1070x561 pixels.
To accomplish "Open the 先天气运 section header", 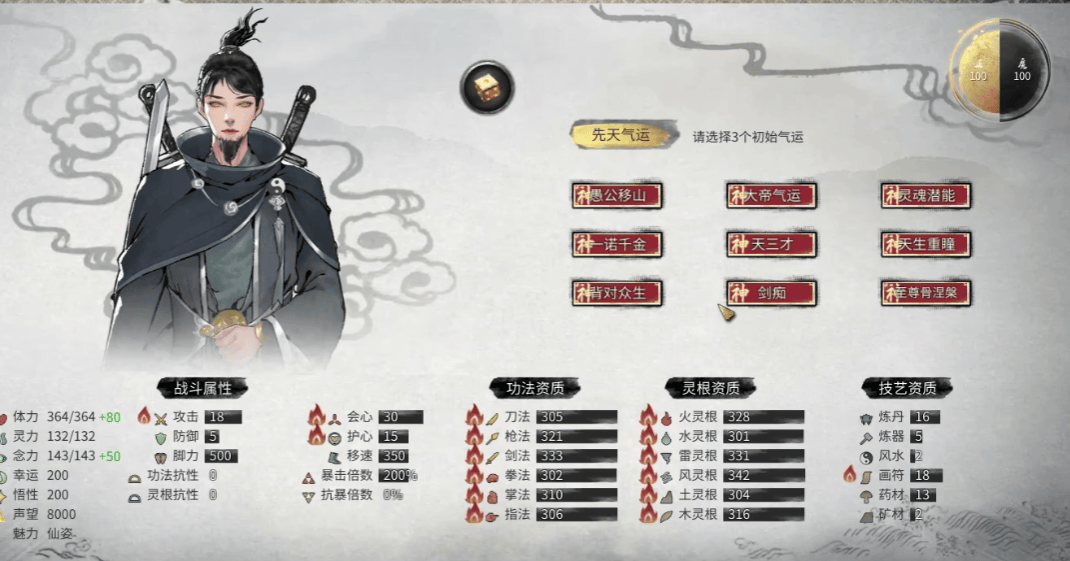I will [x=620, y=136].
